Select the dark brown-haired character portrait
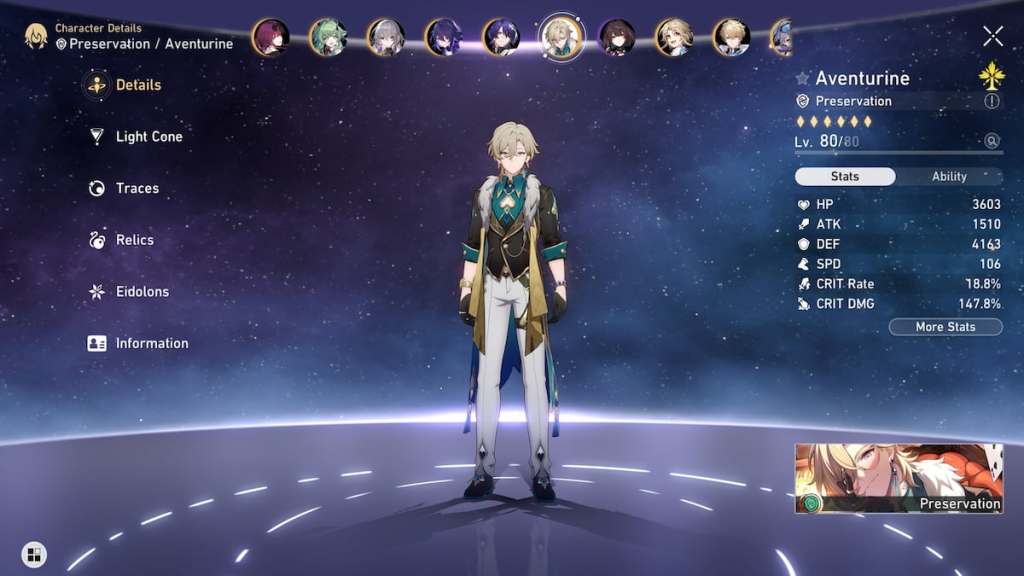This screenshot has height=576, width=1024. [x=617, y=37]
